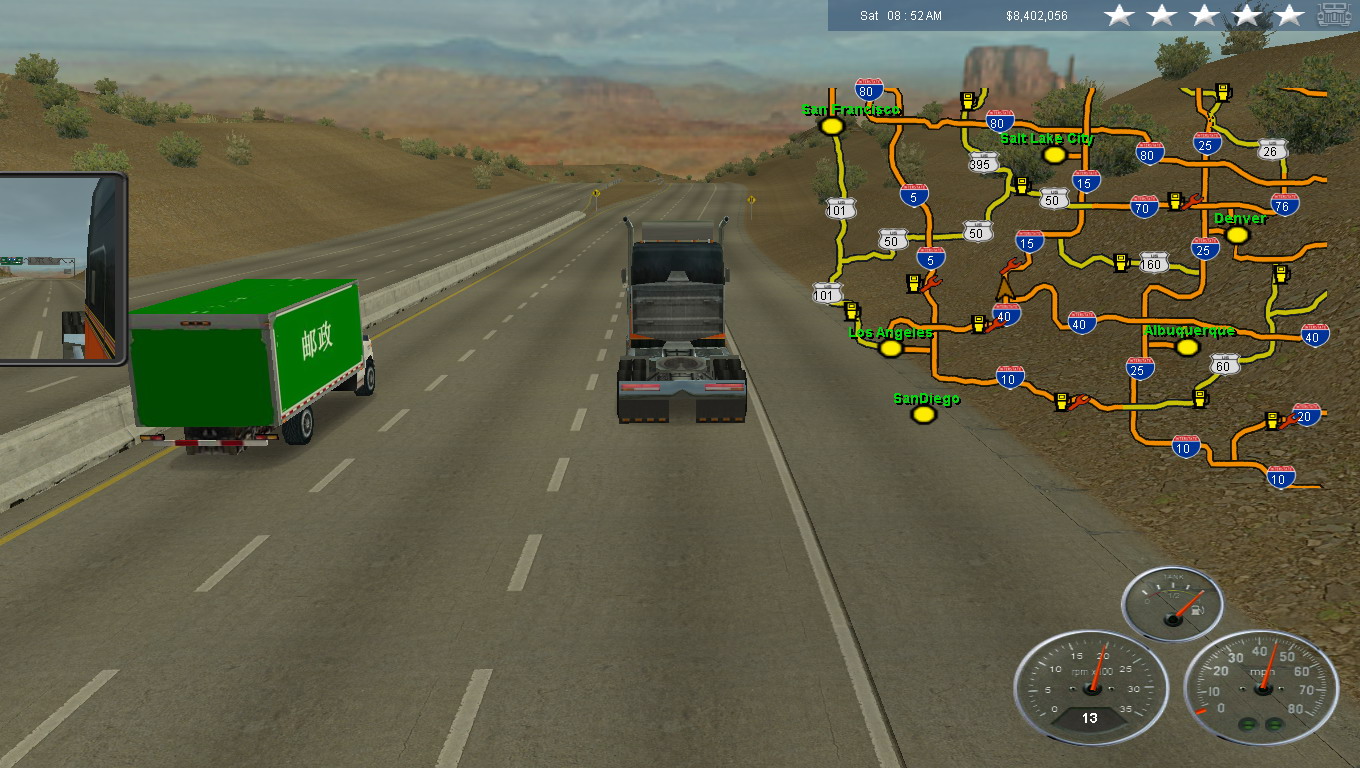The height and width of the screenshot is (768, 1360).
Task: Click the player arrow on the map
Action: [x=1005, y=288]
